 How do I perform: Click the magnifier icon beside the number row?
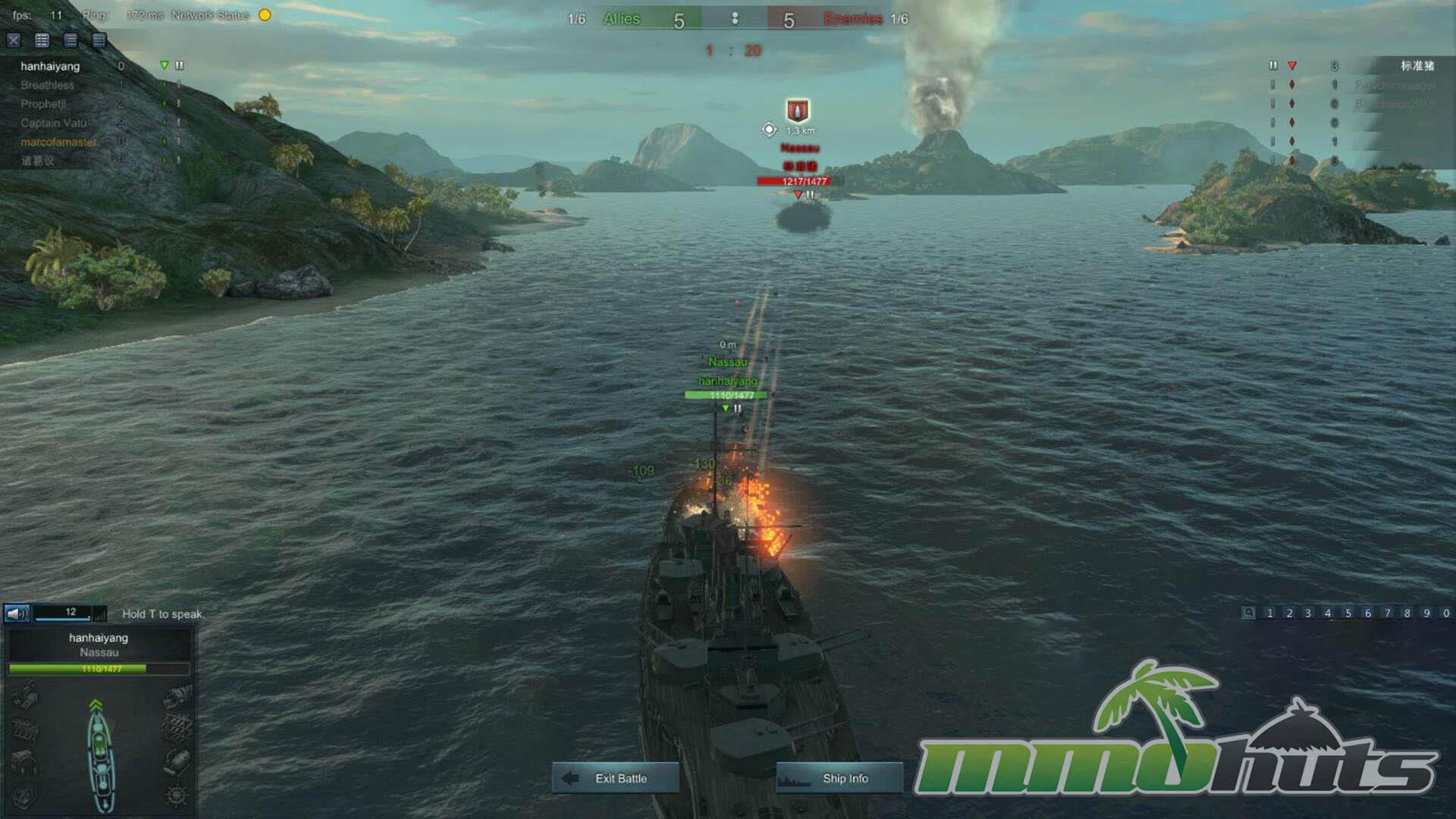(x=1248, y=613)
